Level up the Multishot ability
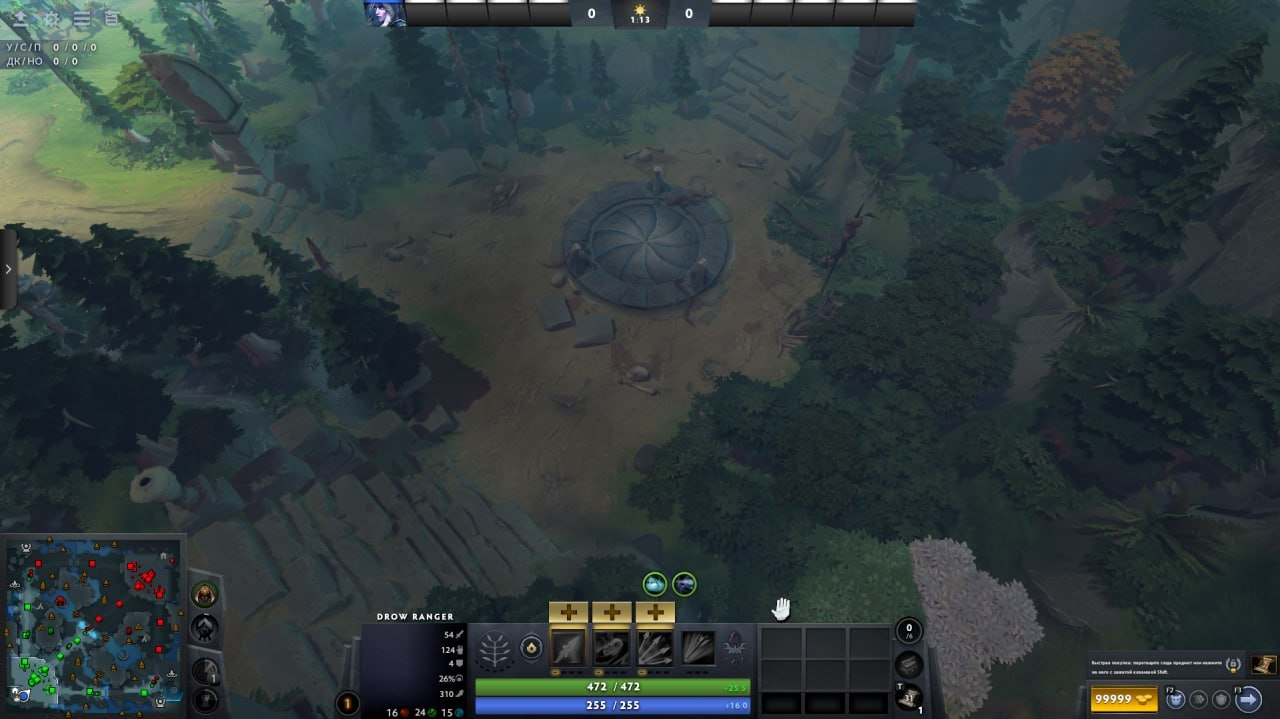This screenshot has height=719, width=1280. (x=655, y=612)
